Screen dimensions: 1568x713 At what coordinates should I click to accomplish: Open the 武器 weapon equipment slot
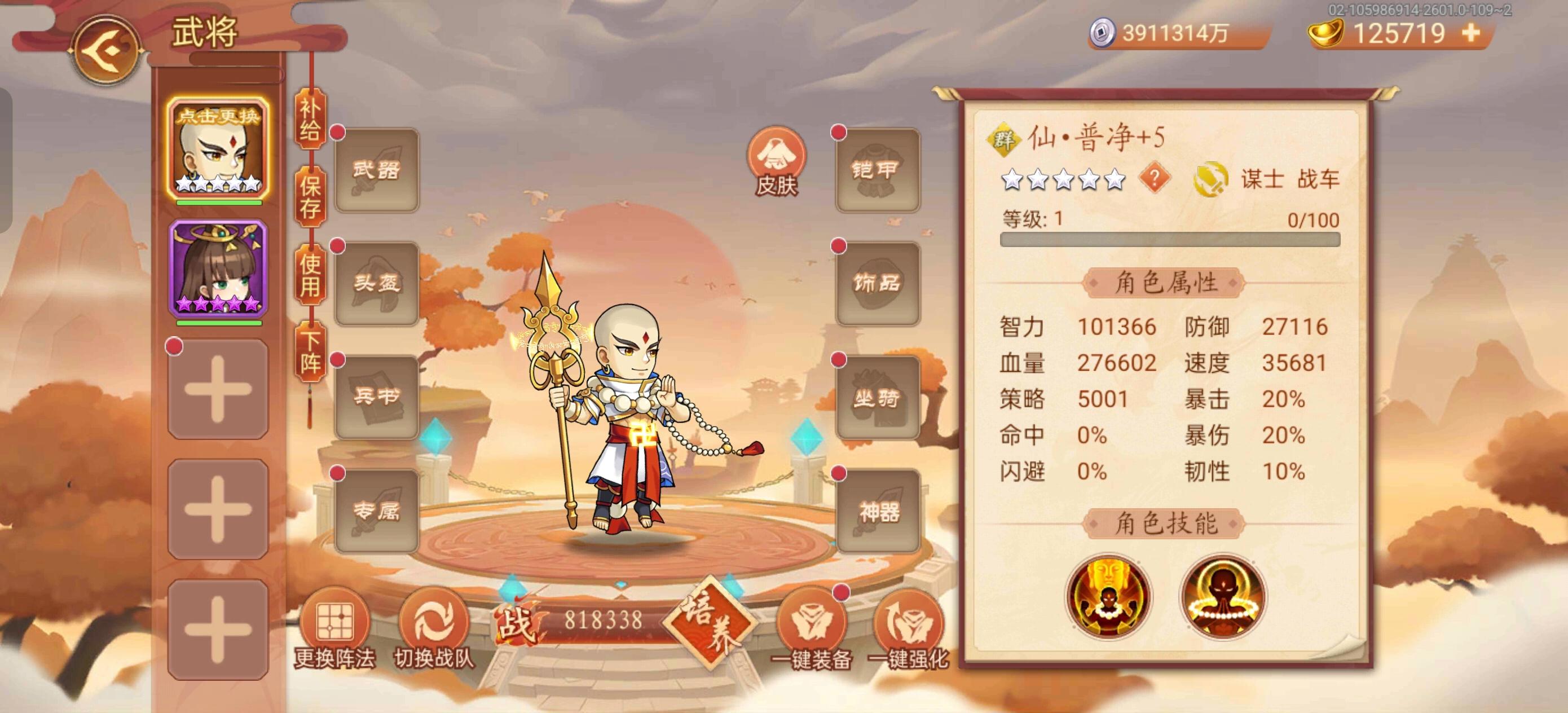376,171
